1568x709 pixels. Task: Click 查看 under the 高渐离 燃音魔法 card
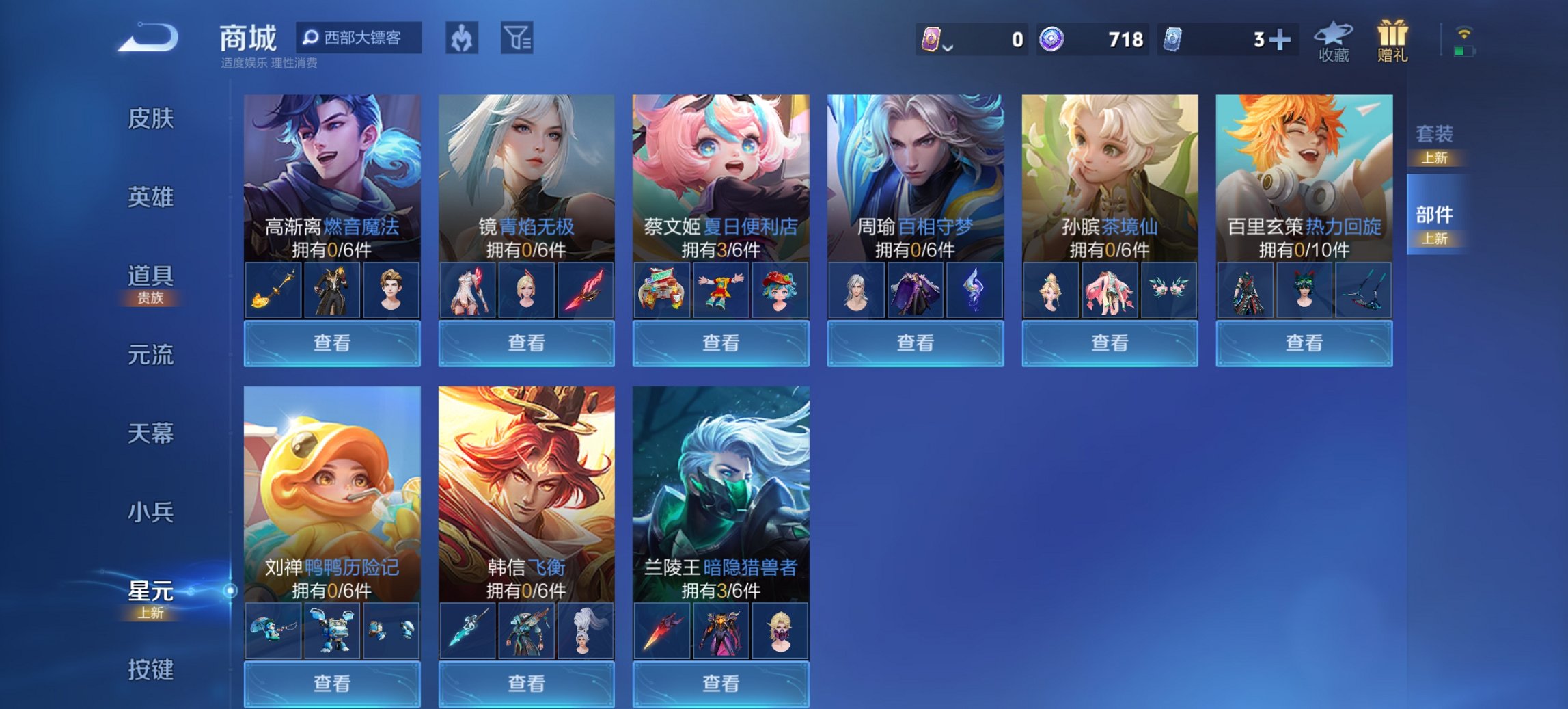point(331,343)
